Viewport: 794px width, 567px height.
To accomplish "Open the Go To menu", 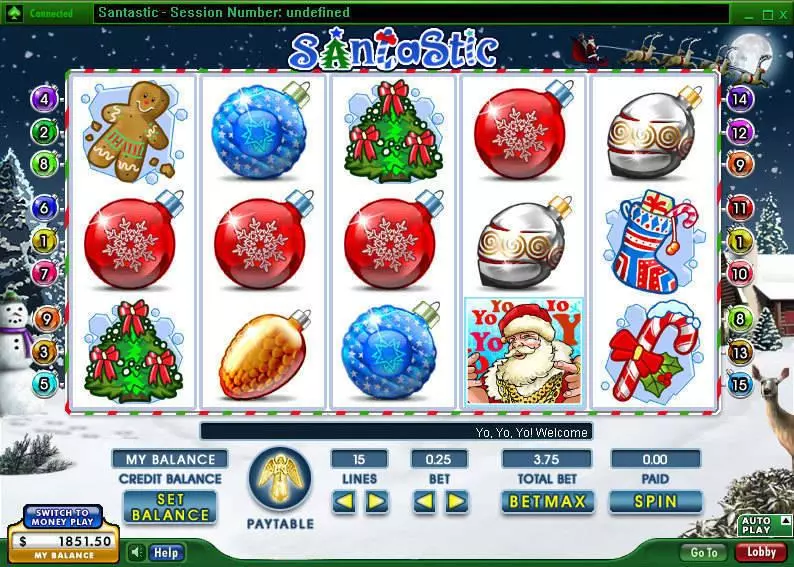I will pyautogui.click(x=704, y=552).
